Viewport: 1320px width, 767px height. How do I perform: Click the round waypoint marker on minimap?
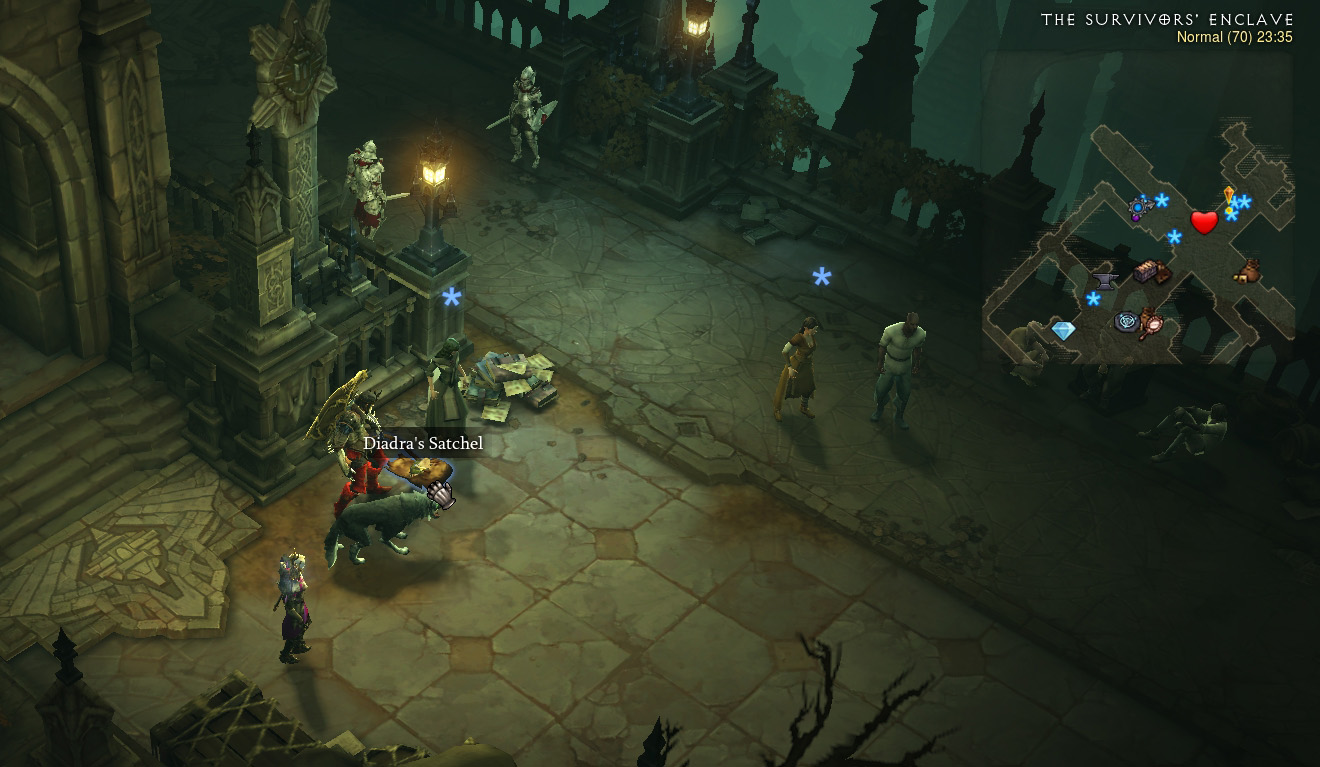pos(1127,322)
